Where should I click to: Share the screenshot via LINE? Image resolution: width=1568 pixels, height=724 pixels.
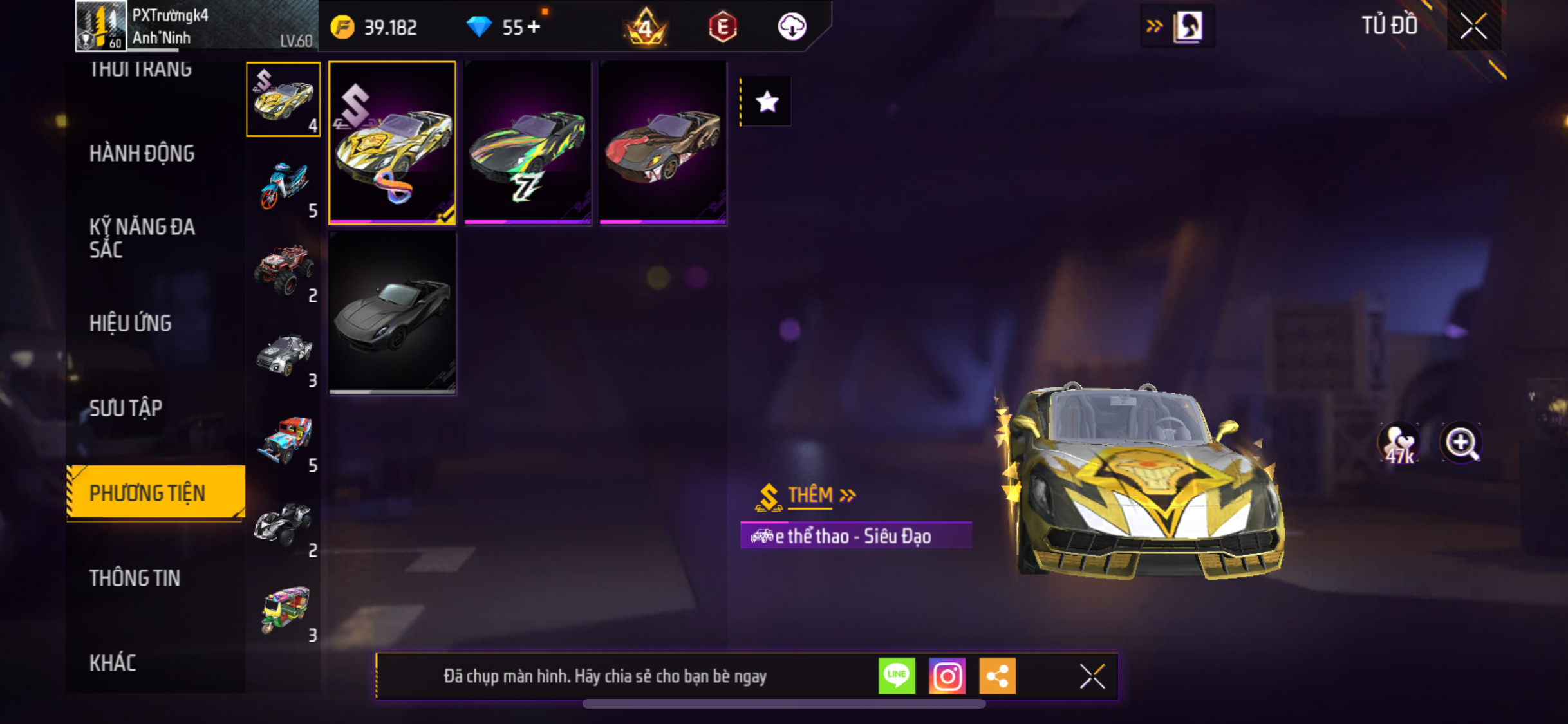tap(897, 676)
